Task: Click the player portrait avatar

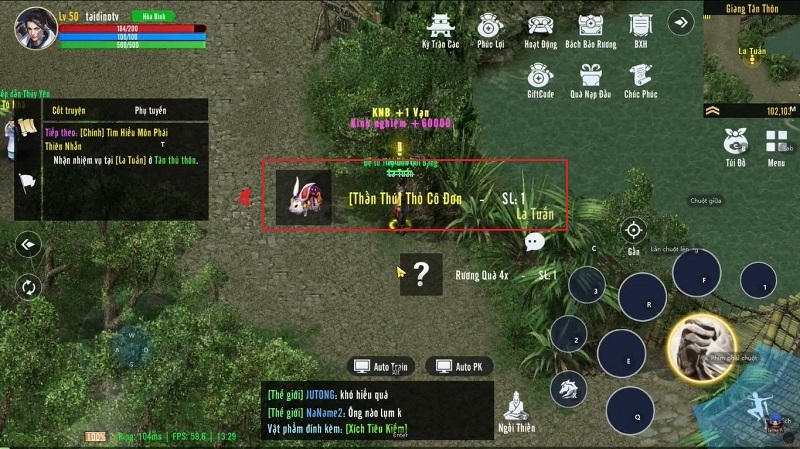Action: point(34,28)
